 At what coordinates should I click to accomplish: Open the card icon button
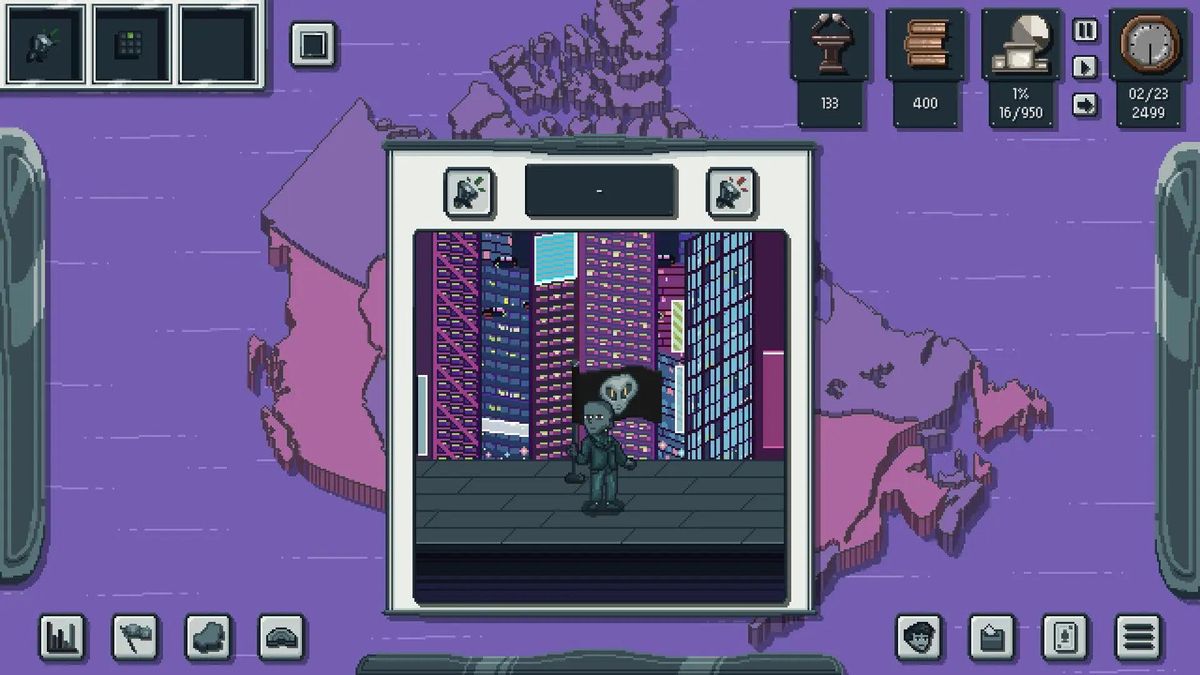(x=1065, y=637)
